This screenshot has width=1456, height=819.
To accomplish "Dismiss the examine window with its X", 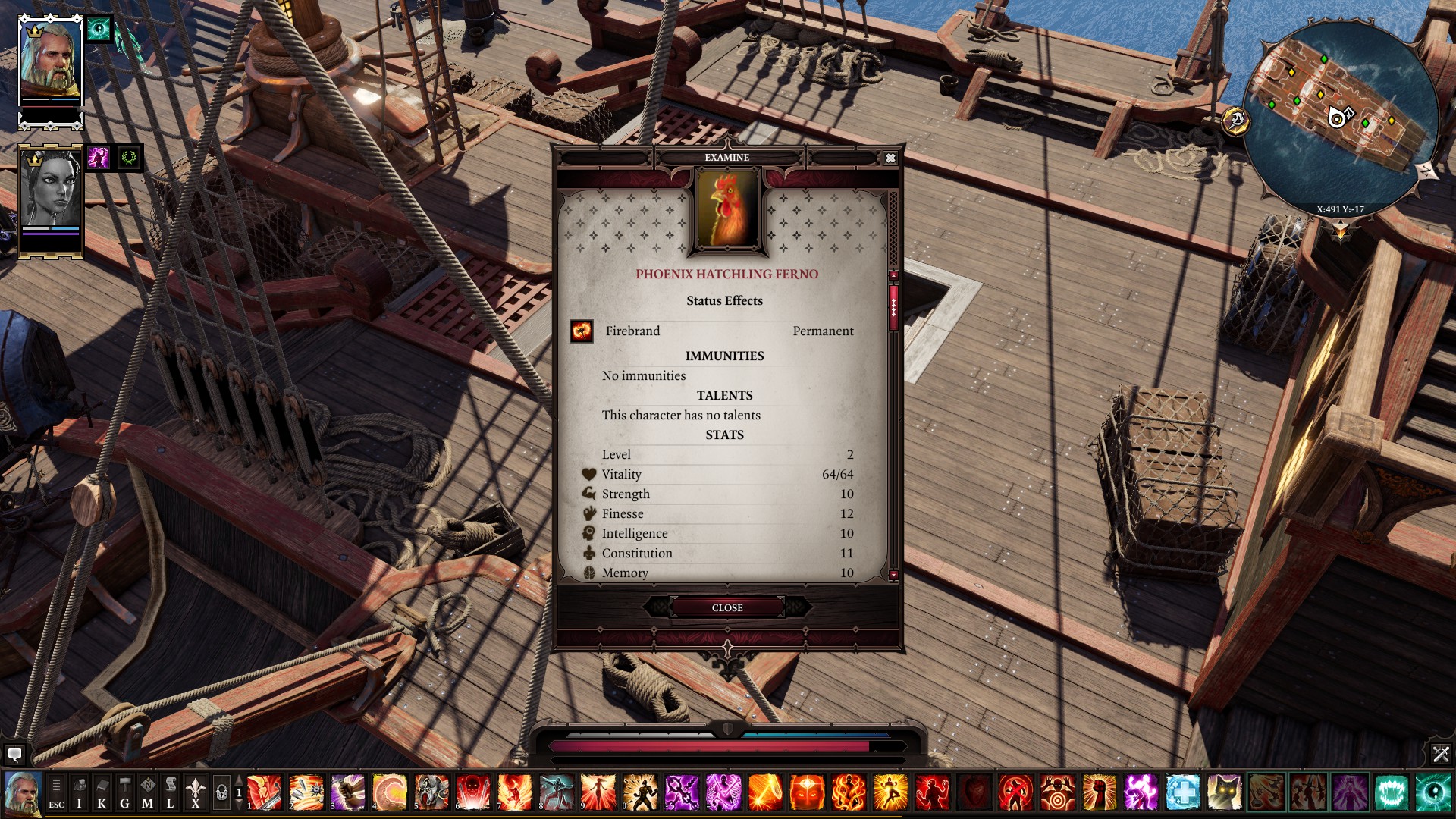I will pyautogui.click(x=891, y=158).
